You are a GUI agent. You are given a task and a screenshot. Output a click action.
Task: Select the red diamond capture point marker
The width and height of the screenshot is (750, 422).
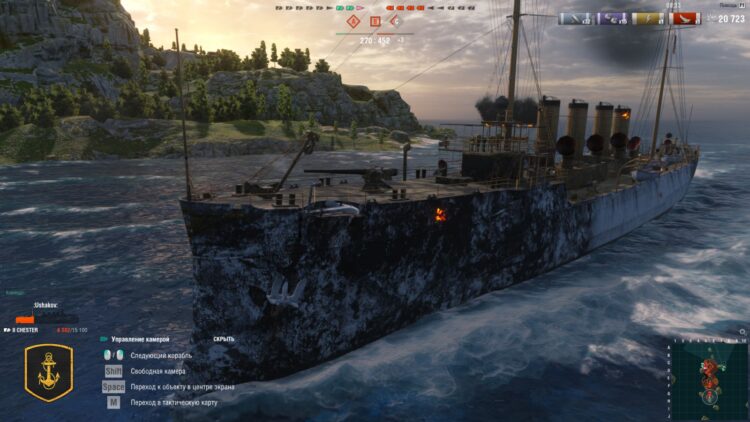tap(353, 20)
